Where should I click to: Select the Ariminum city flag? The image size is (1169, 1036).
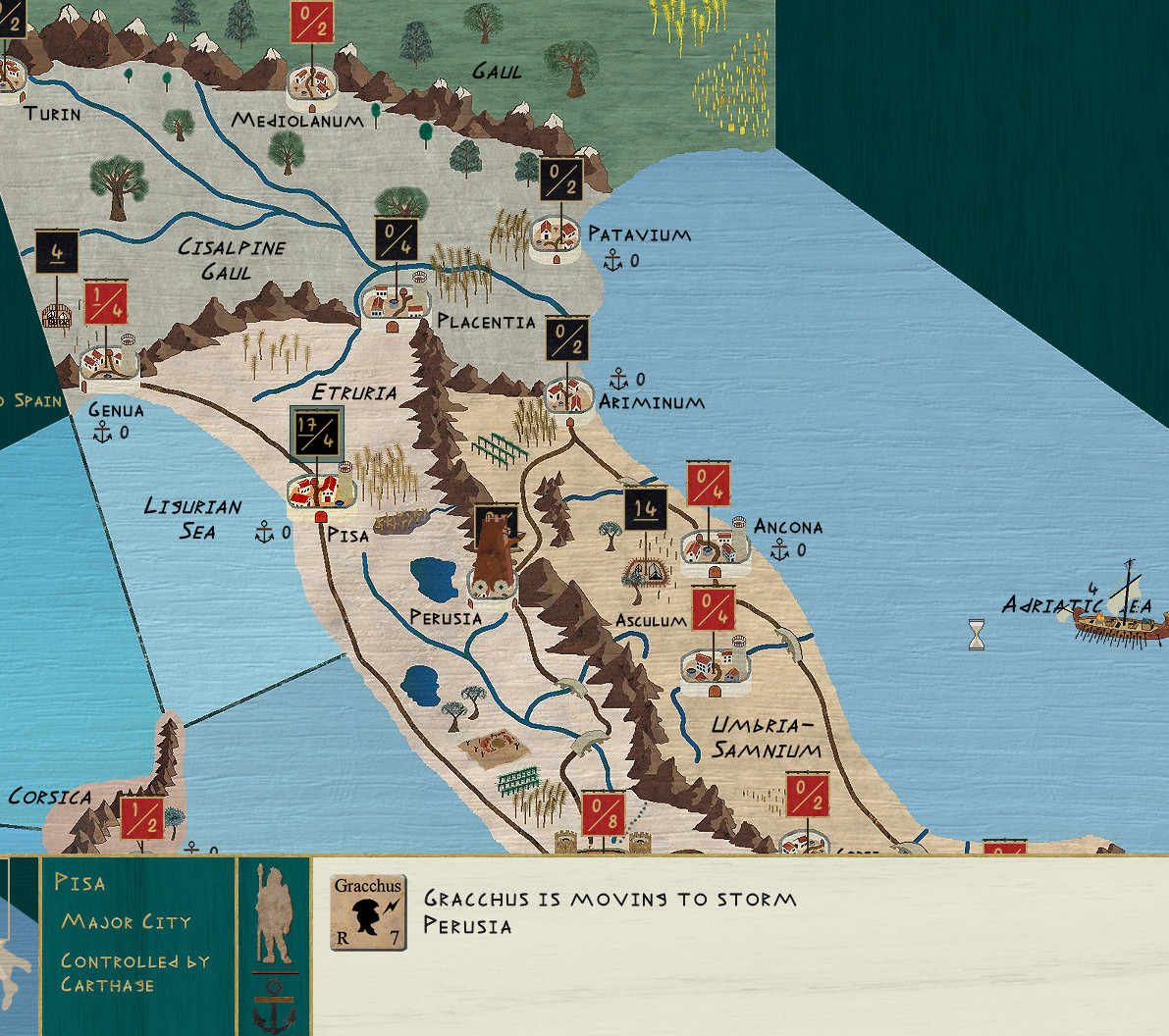point(567,338)
